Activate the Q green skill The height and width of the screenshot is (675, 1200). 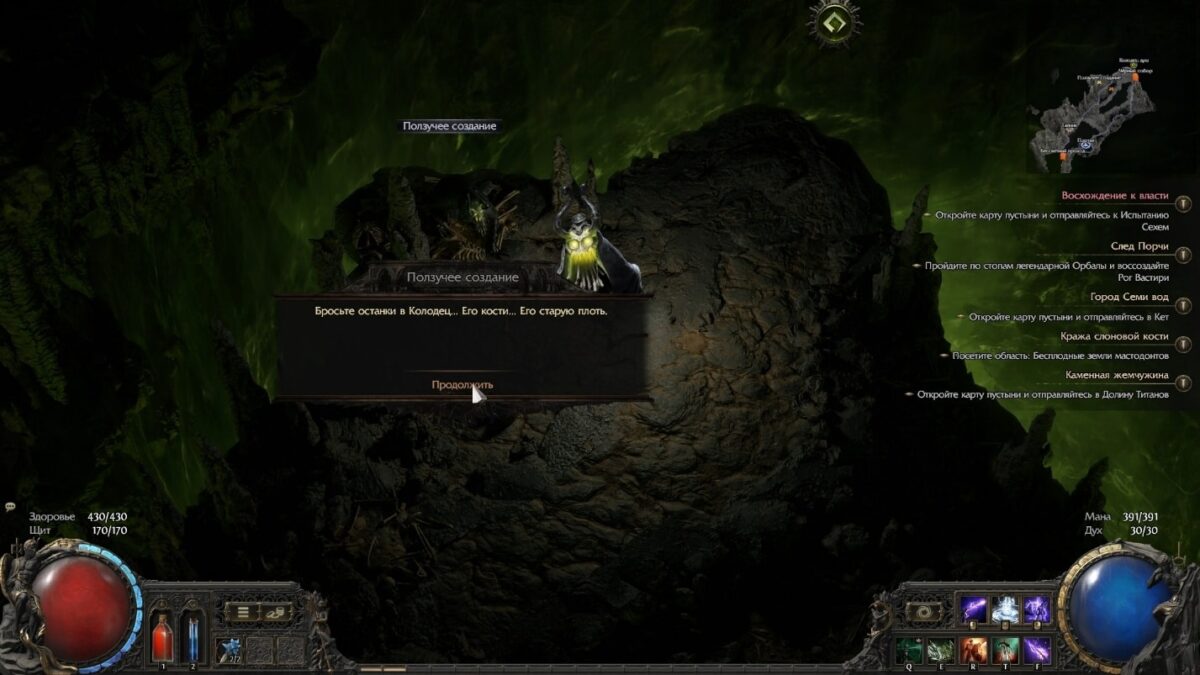coord(909,650)
